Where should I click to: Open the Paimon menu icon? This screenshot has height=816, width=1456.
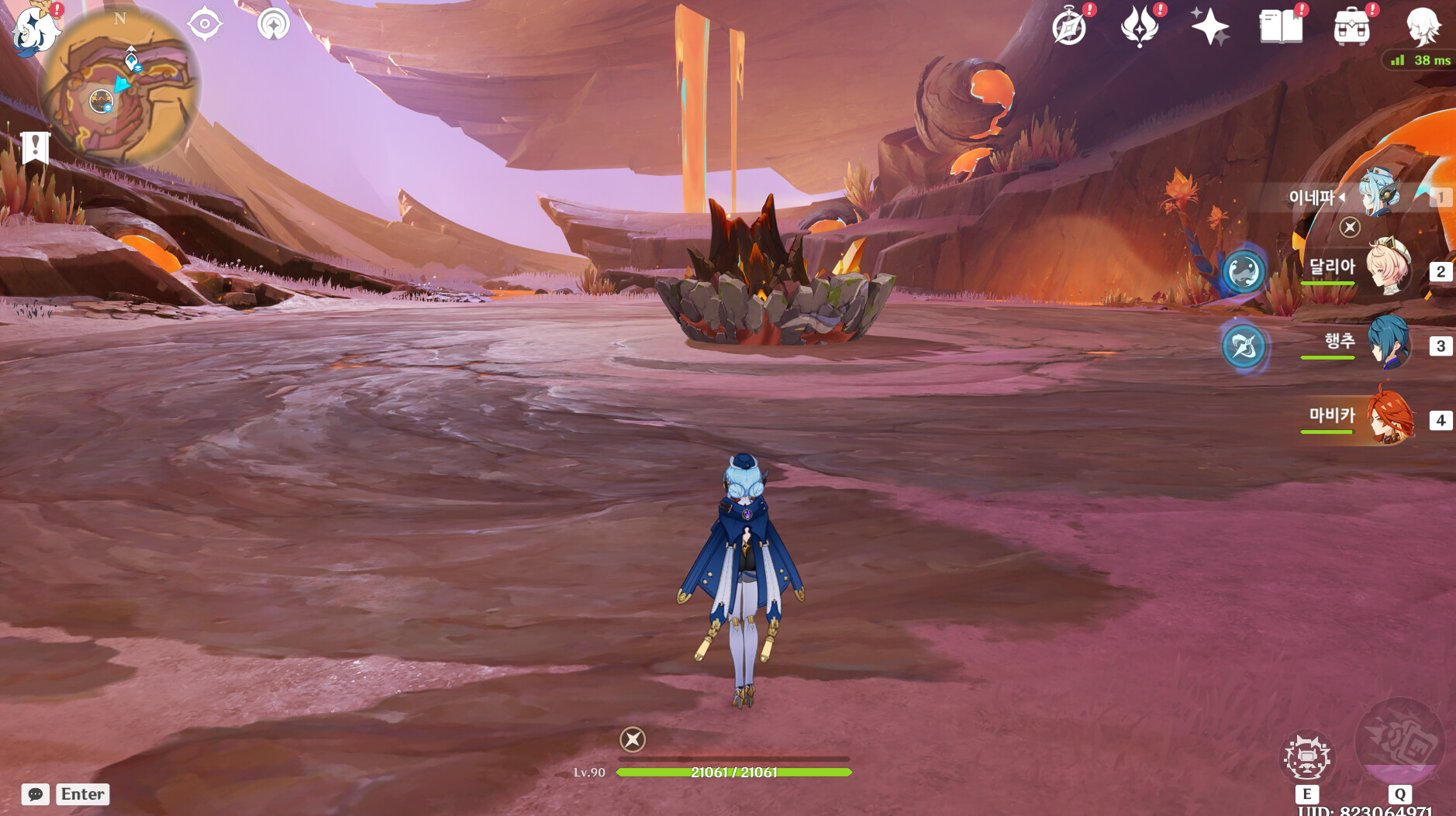pyautogui.click(x=34, y=29)
